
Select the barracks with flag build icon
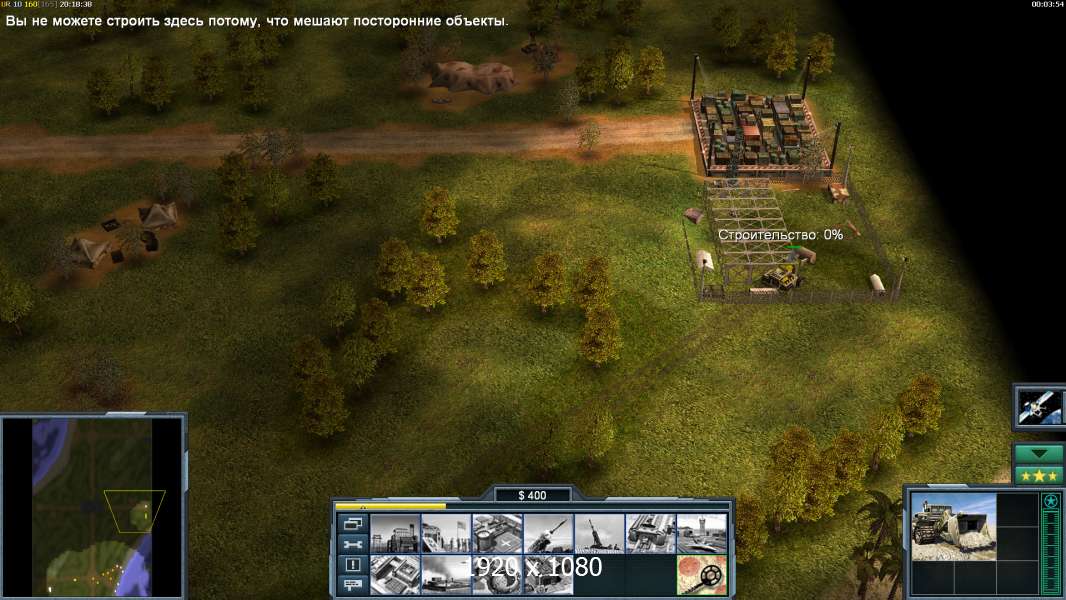(x=446, y=534)
